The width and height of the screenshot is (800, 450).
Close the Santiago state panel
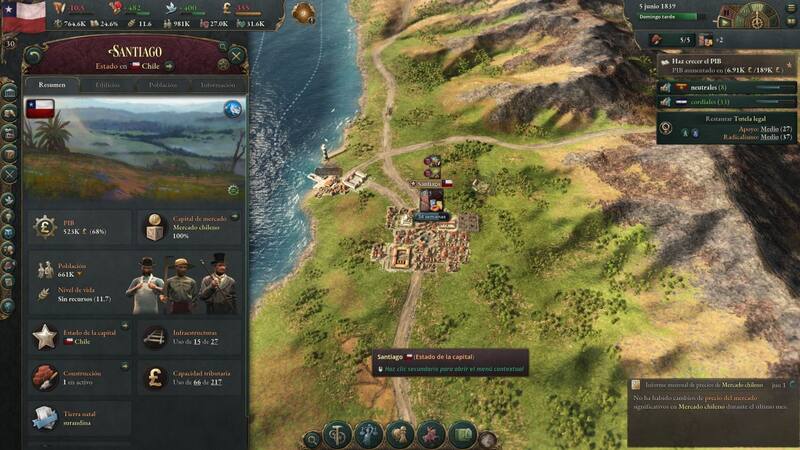click(236, 55)
